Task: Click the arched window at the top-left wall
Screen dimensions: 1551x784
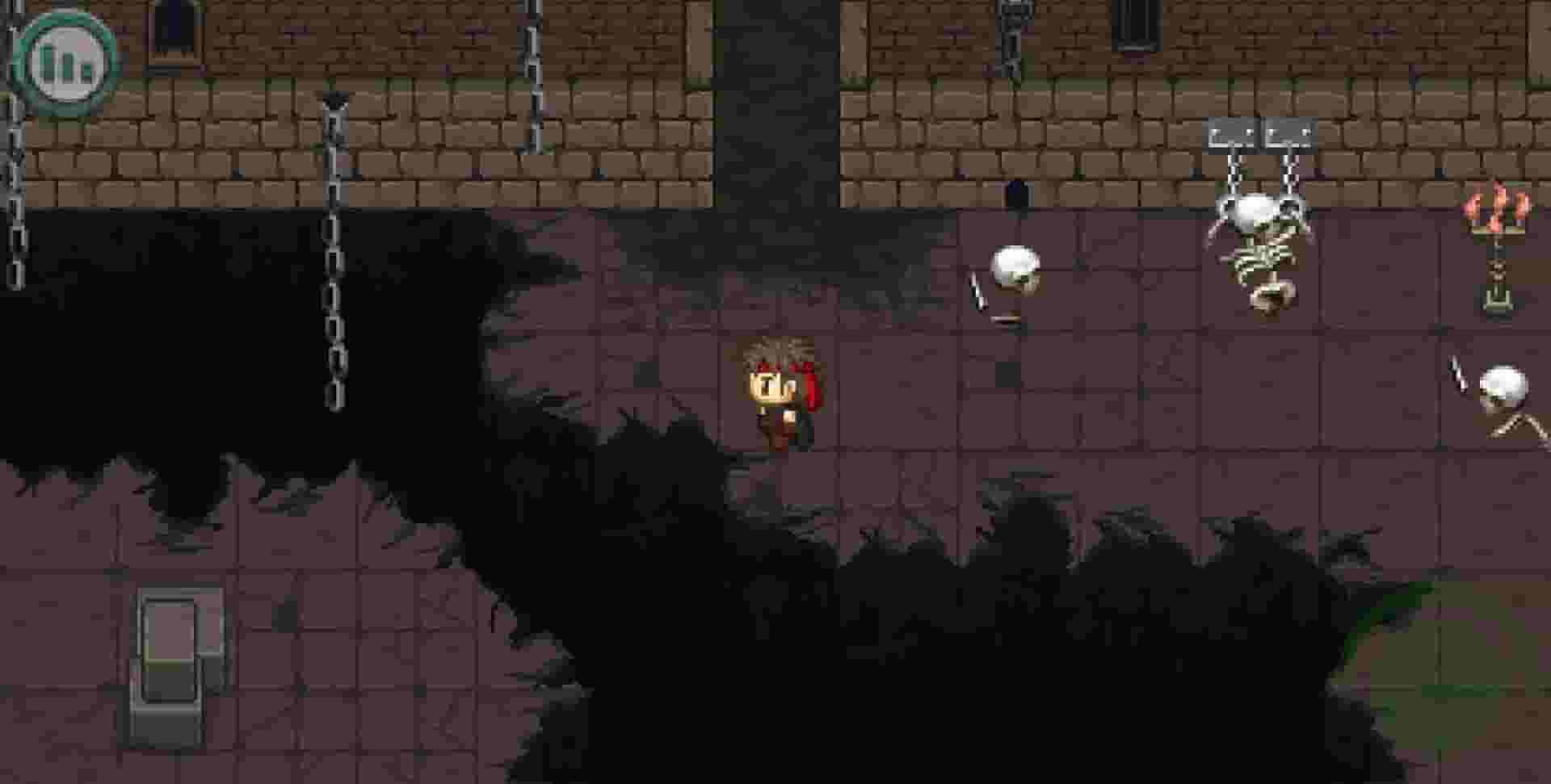Action: [x=172, y=24]
